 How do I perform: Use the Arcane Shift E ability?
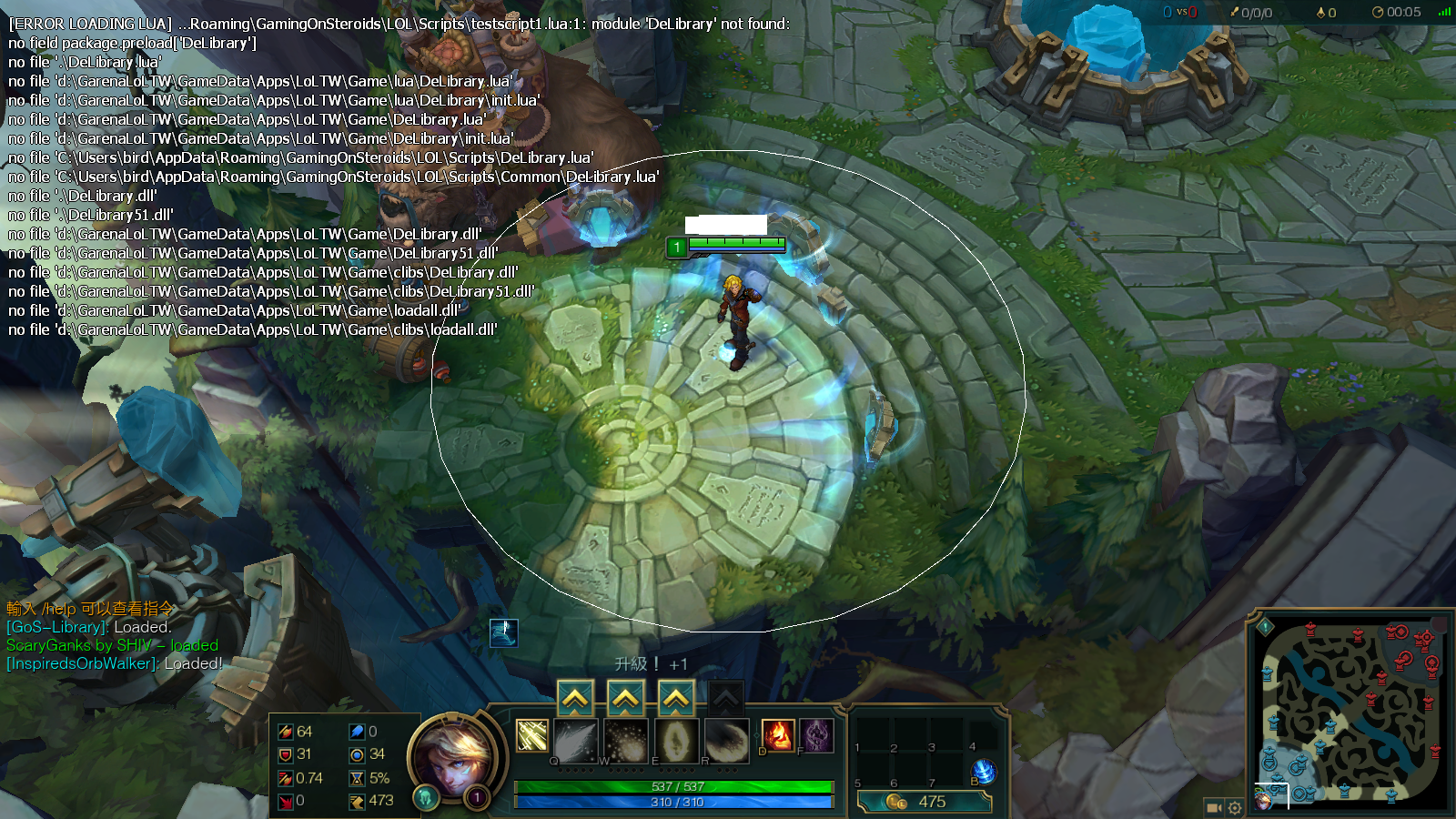(x=676, y=741)
